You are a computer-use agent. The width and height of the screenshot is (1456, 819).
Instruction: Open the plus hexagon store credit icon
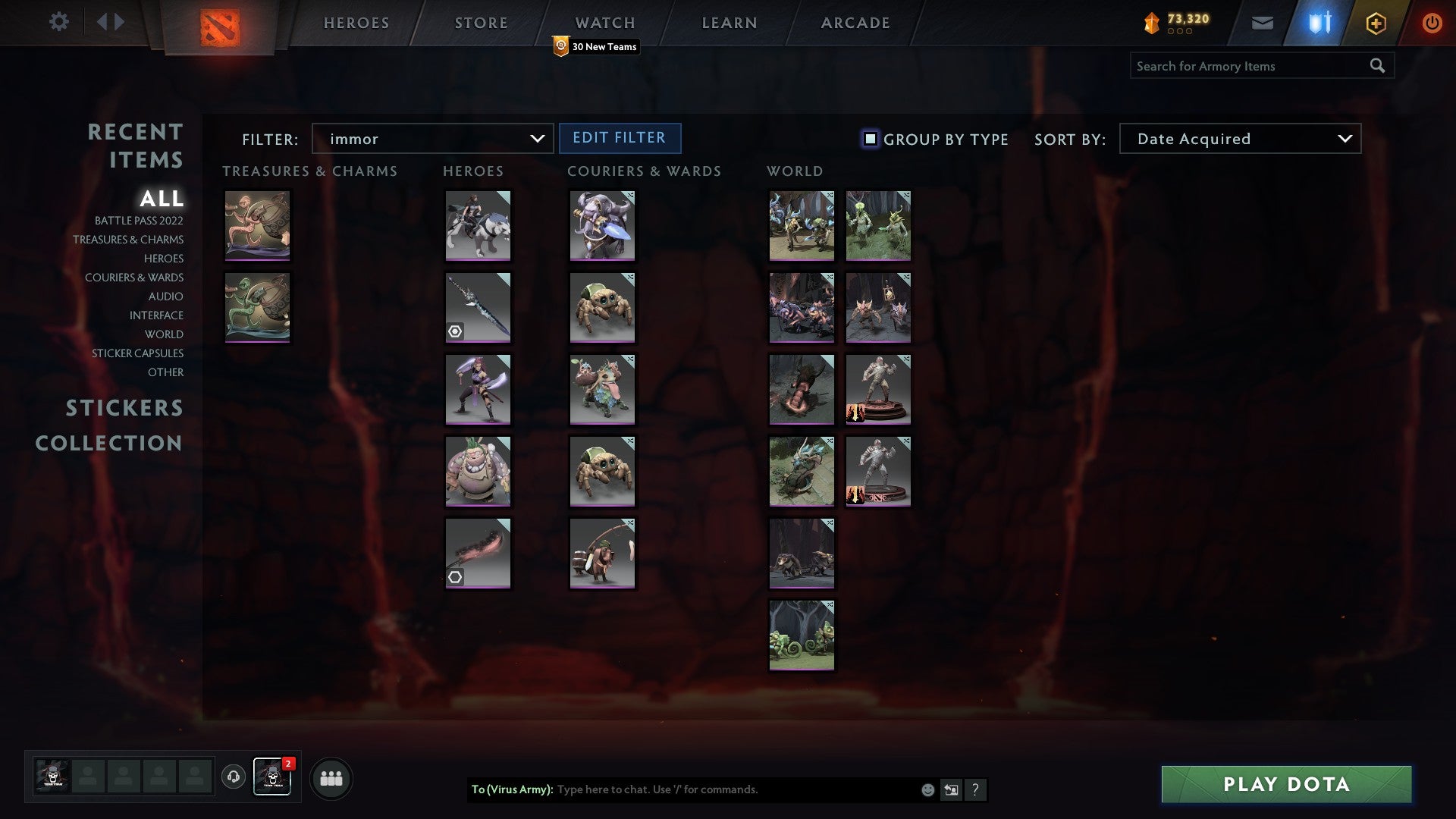click(1375, 23)
